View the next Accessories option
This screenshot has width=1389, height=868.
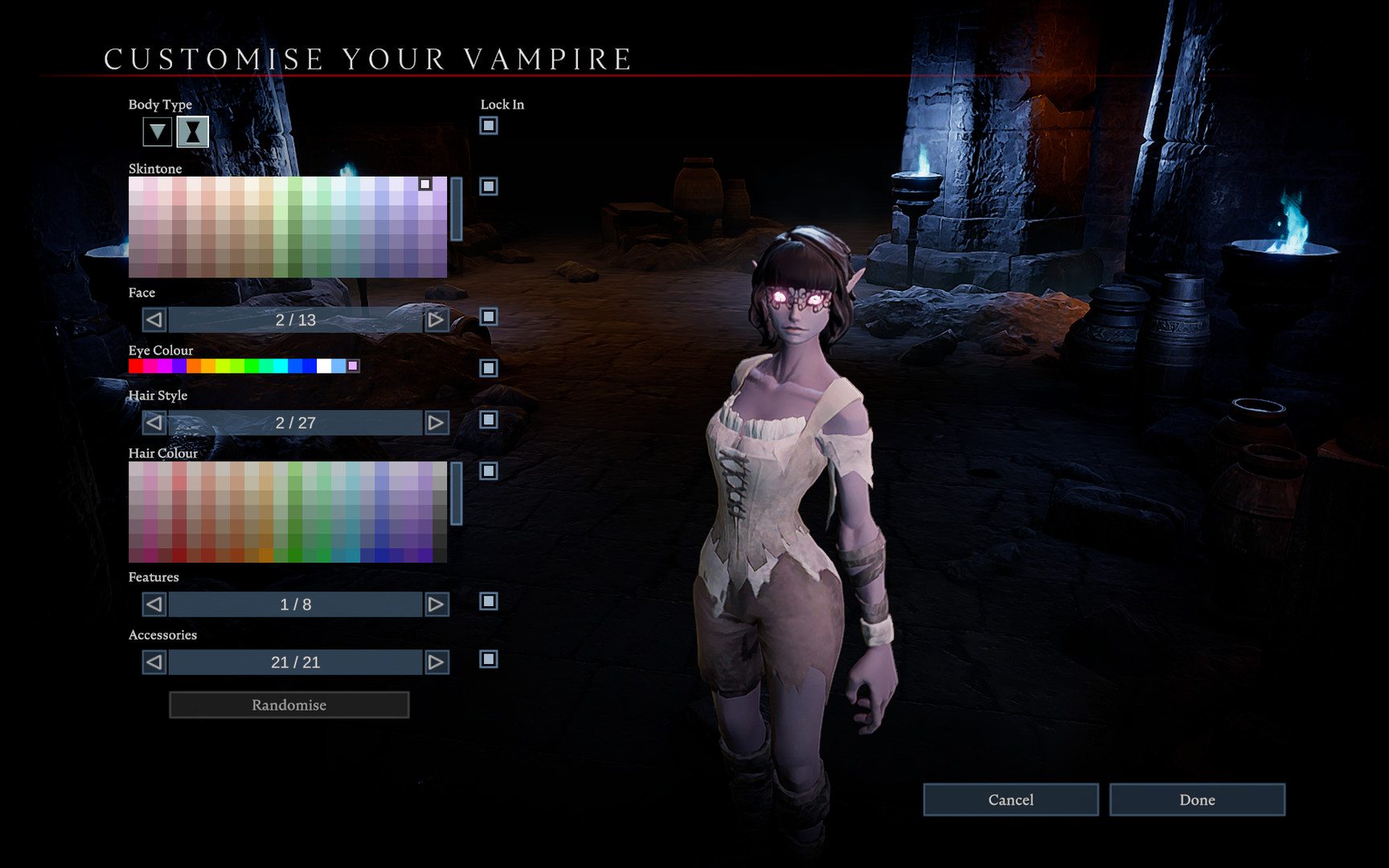[436, 661]
